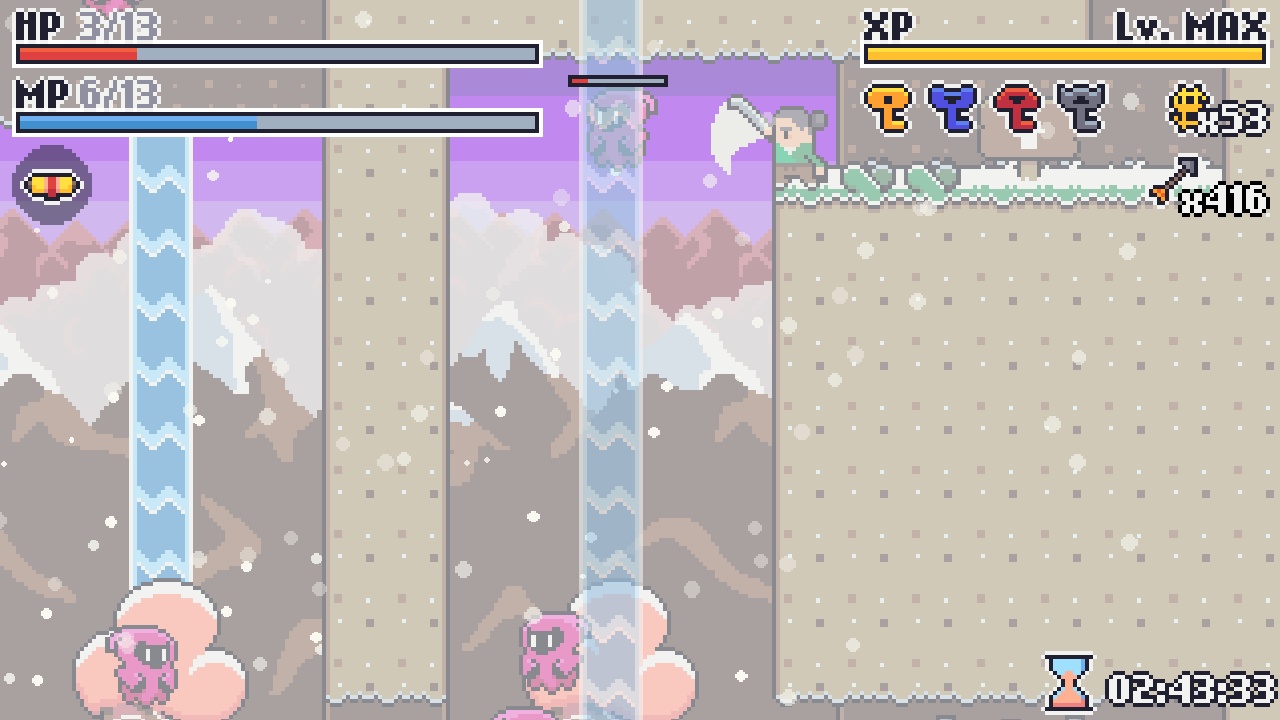Select the goggles ability icon

coord(50,183)
